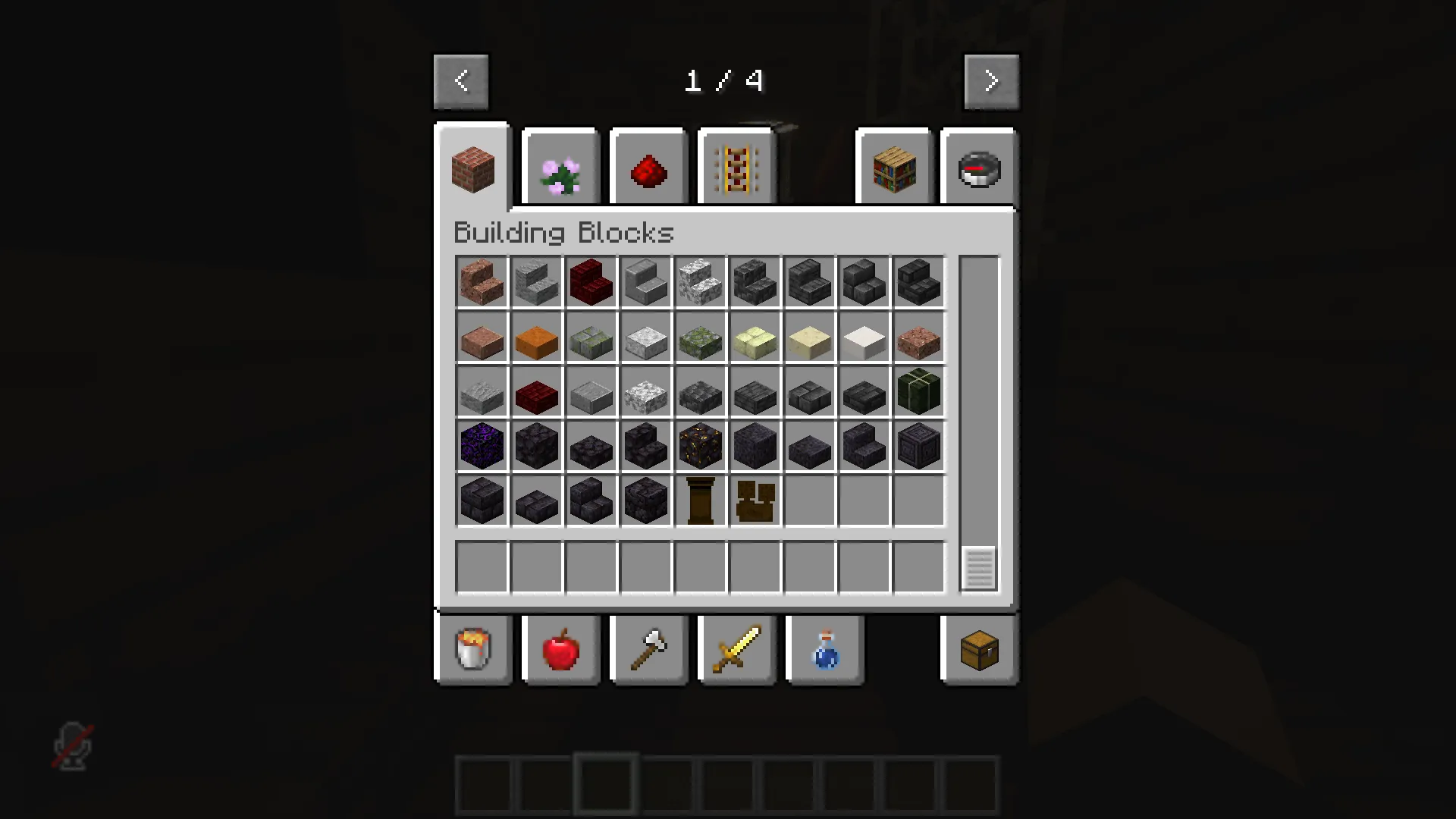Screen dimensions: 1456x819
Task: Select the compass tab for miscellaneous items
Action: pyautogui.click(x=978, y=167)
